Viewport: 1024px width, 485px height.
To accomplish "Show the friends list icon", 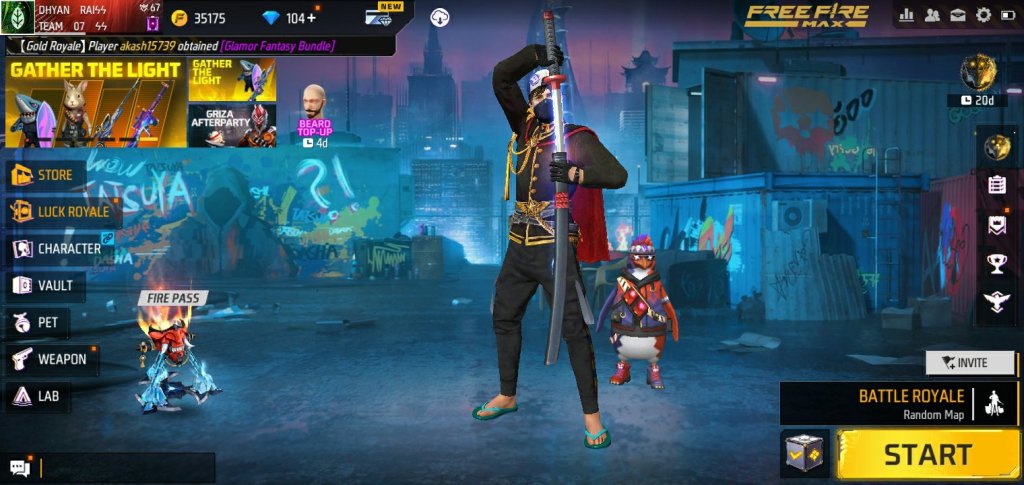I will [933, 15].
